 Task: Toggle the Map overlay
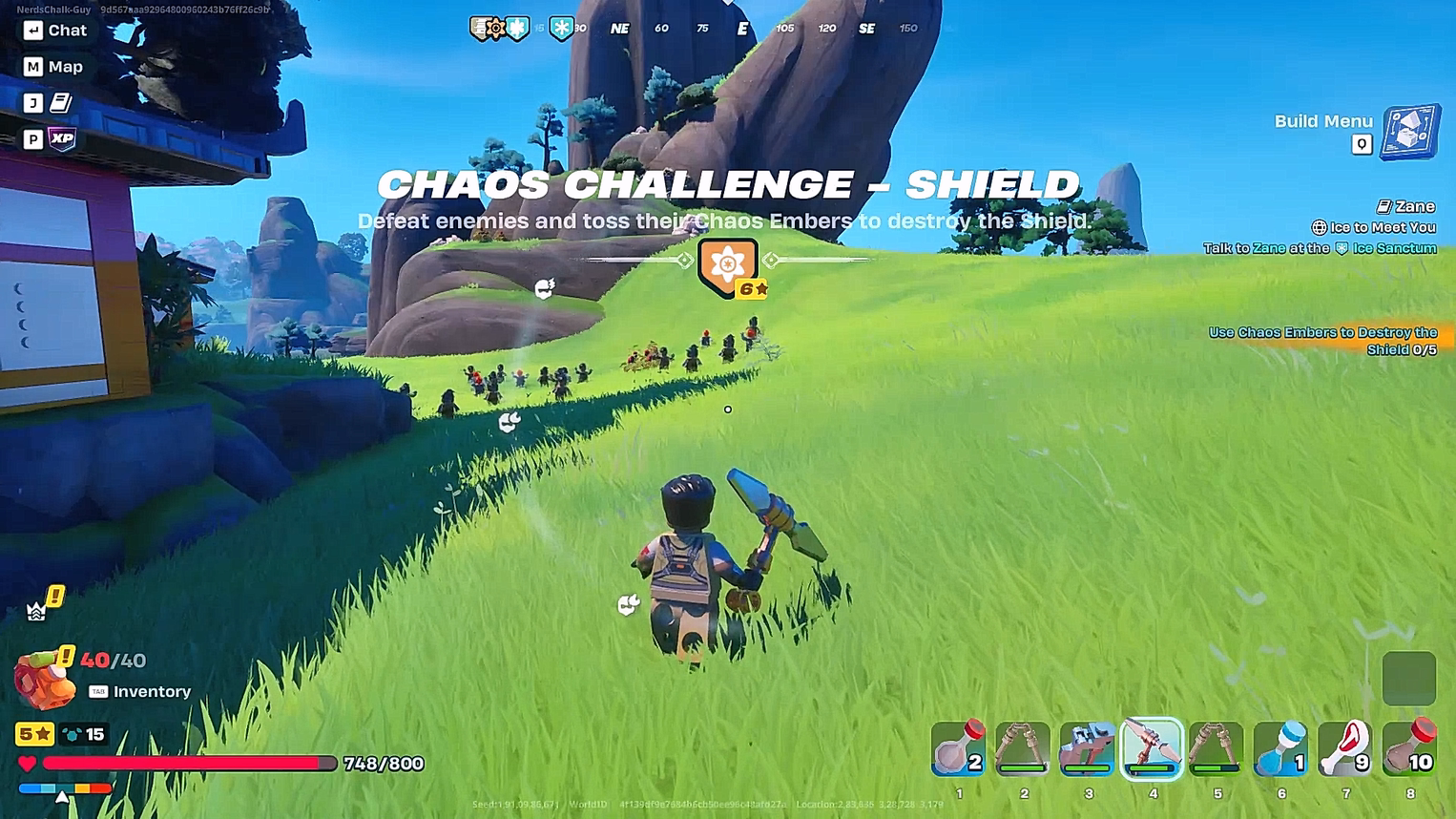53,66
